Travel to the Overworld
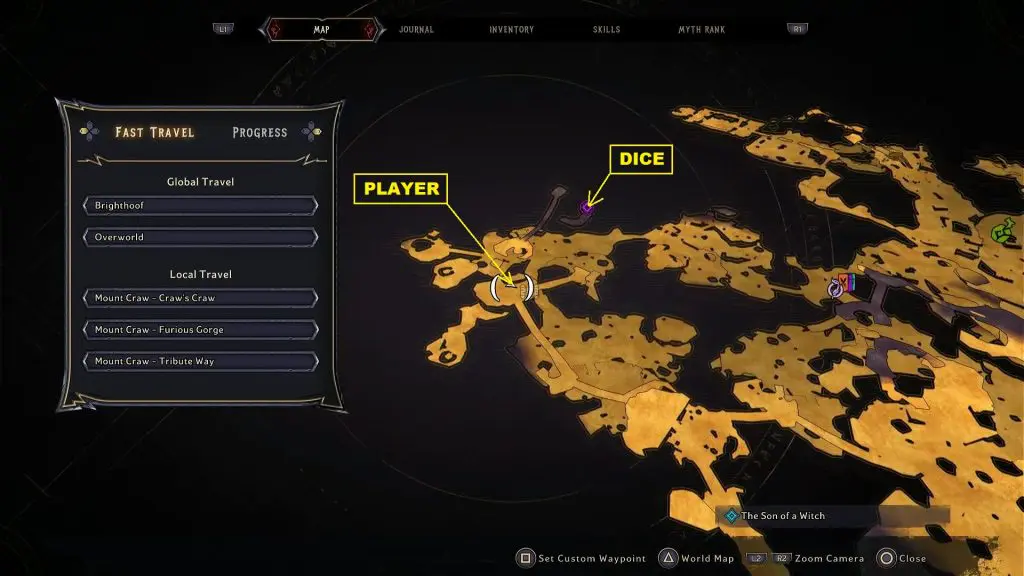The image size is (1024, 576). tap(201, 238)
